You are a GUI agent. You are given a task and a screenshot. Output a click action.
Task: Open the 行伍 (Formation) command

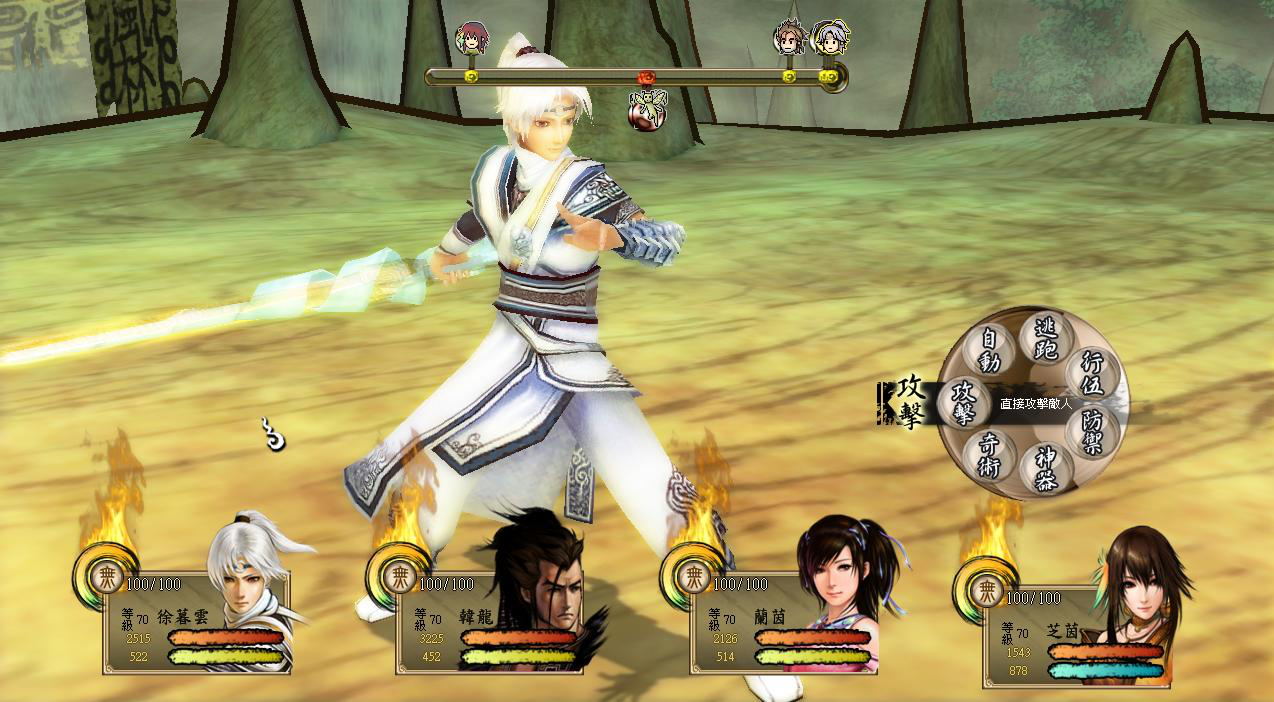(x=1091, y=373)
